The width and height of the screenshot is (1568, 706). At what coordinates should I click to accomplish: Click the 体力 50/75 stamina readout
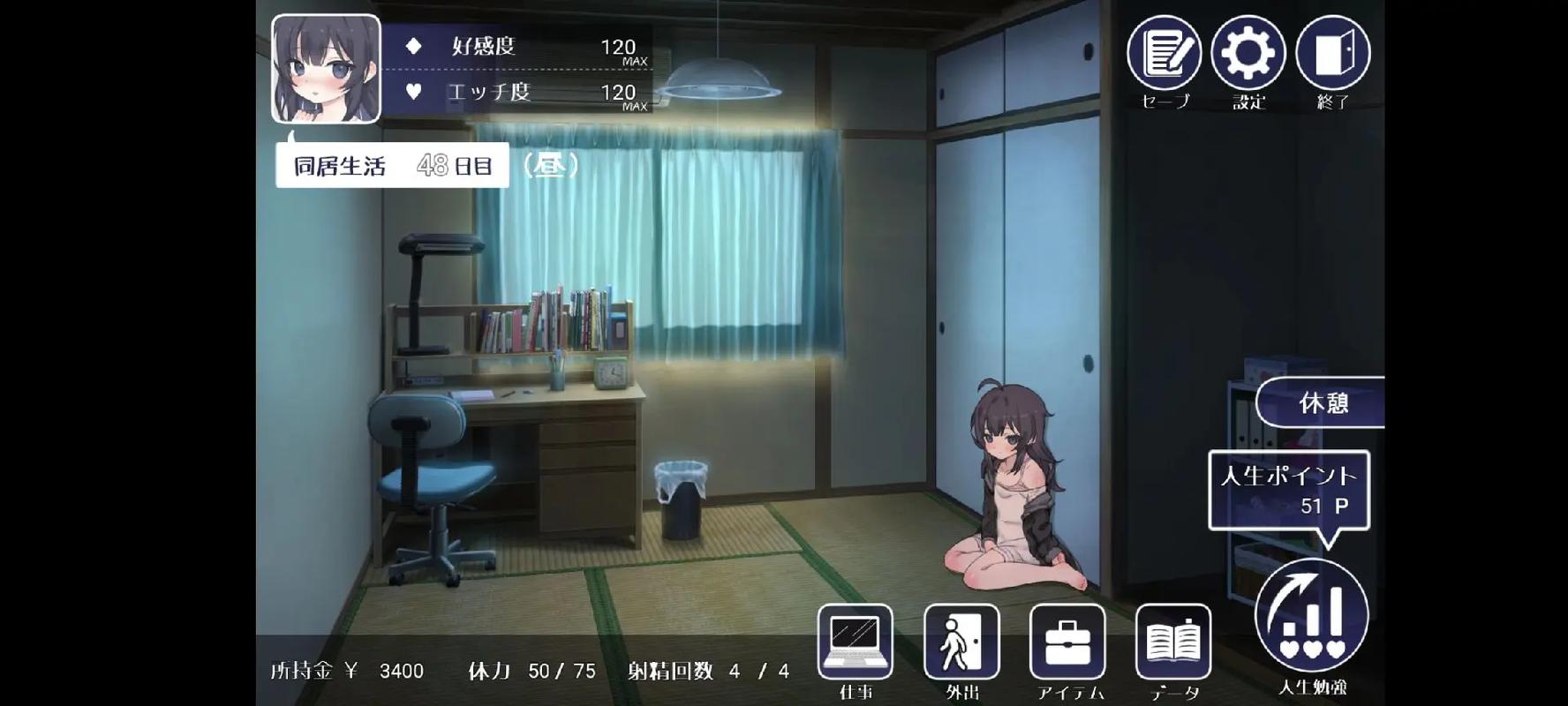click(x=530, y=671)
